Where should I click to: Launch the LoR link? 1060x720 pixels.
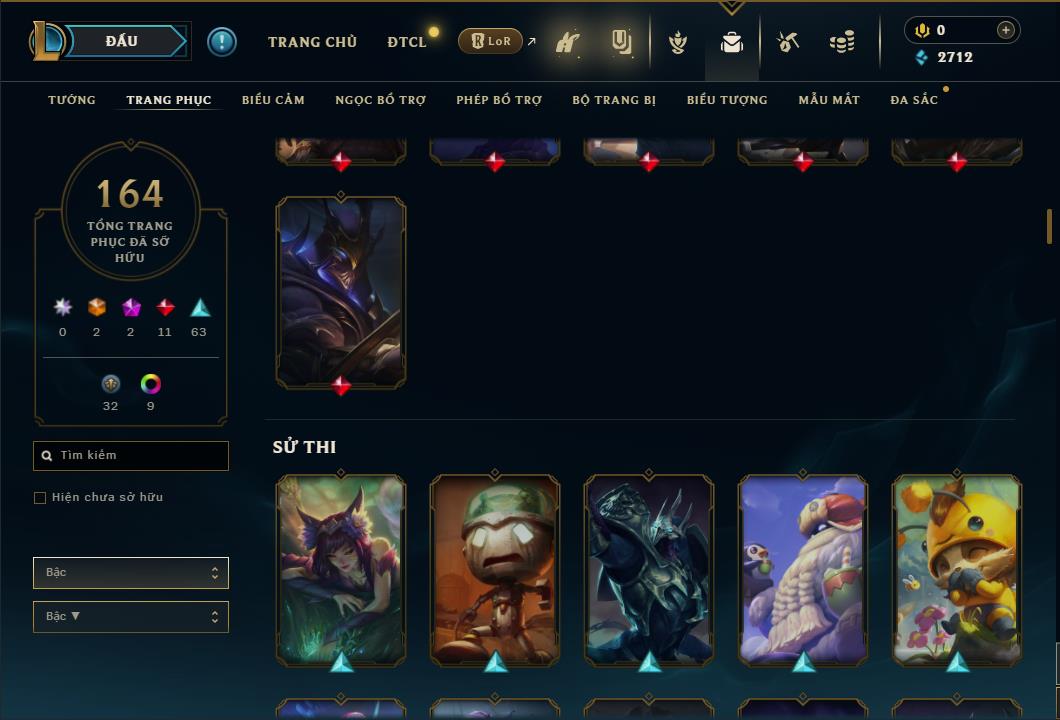pyautogui.click(x=490, y=41)
